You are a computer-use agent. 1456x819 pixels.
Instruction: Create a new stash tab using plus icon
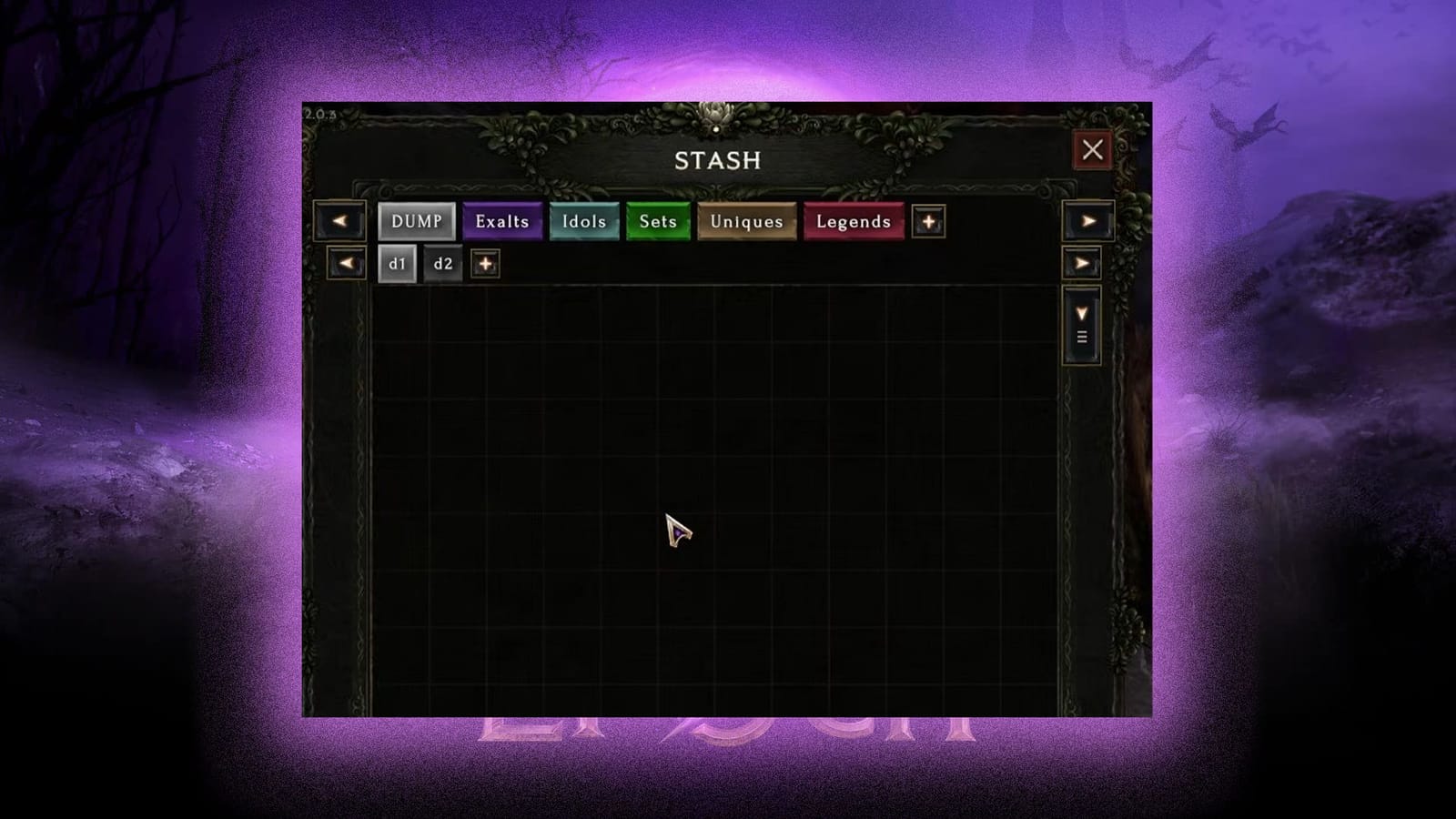point(485,264)
